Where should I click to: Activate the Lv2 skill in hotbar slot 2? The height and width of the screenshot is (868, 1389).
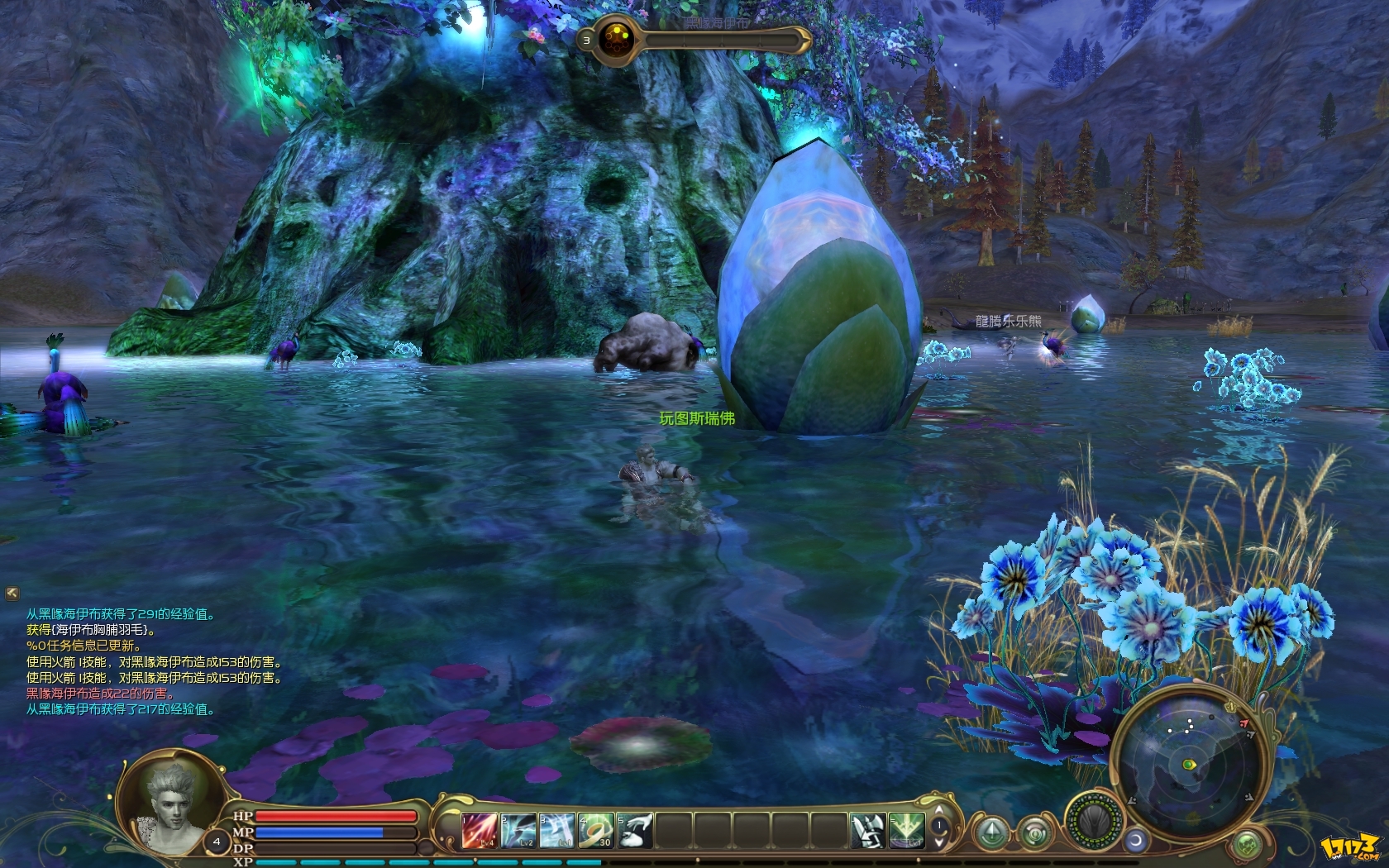coord(517,832)
